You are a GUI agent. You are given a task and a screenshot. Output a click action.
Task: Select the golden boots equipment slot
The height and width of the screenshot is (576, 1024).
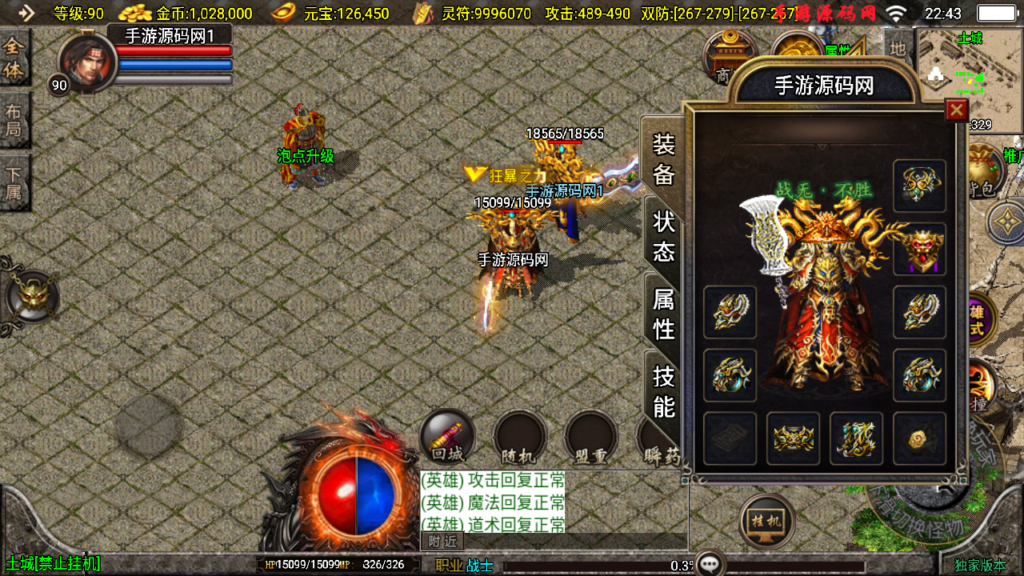coord(856,438)
